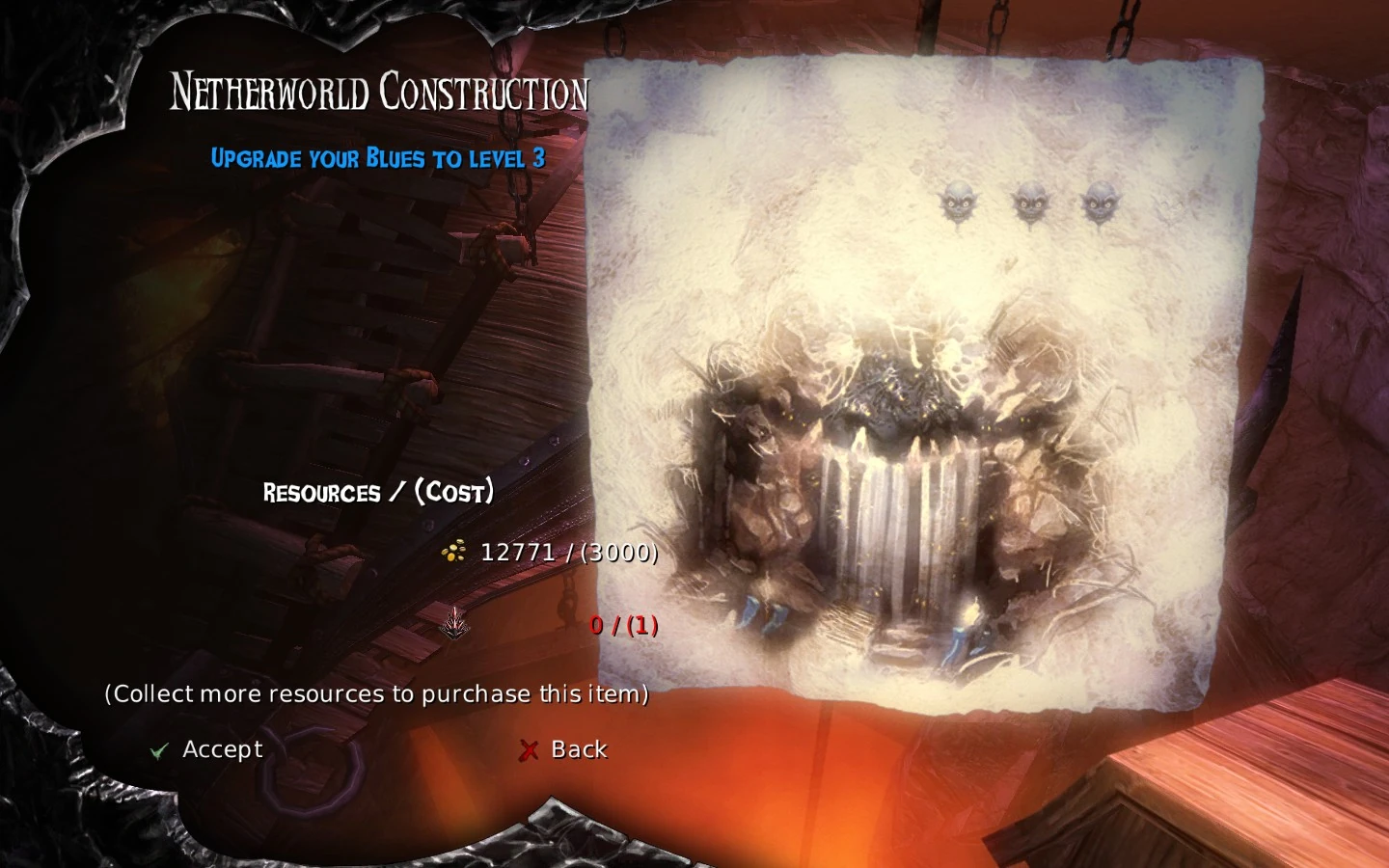Click the Back button
This screenshot has height=868, width=1389.
[x=577, y=748]
